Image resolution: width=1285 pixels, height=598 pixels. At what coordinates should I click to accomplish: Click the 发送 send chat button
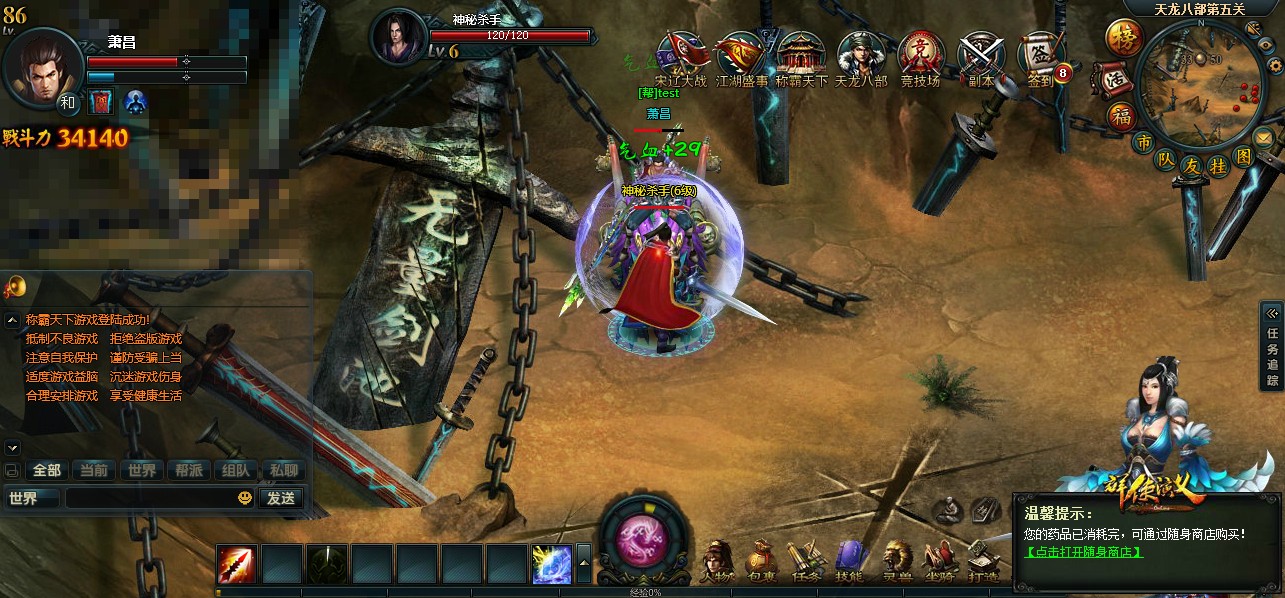[281, 497]
